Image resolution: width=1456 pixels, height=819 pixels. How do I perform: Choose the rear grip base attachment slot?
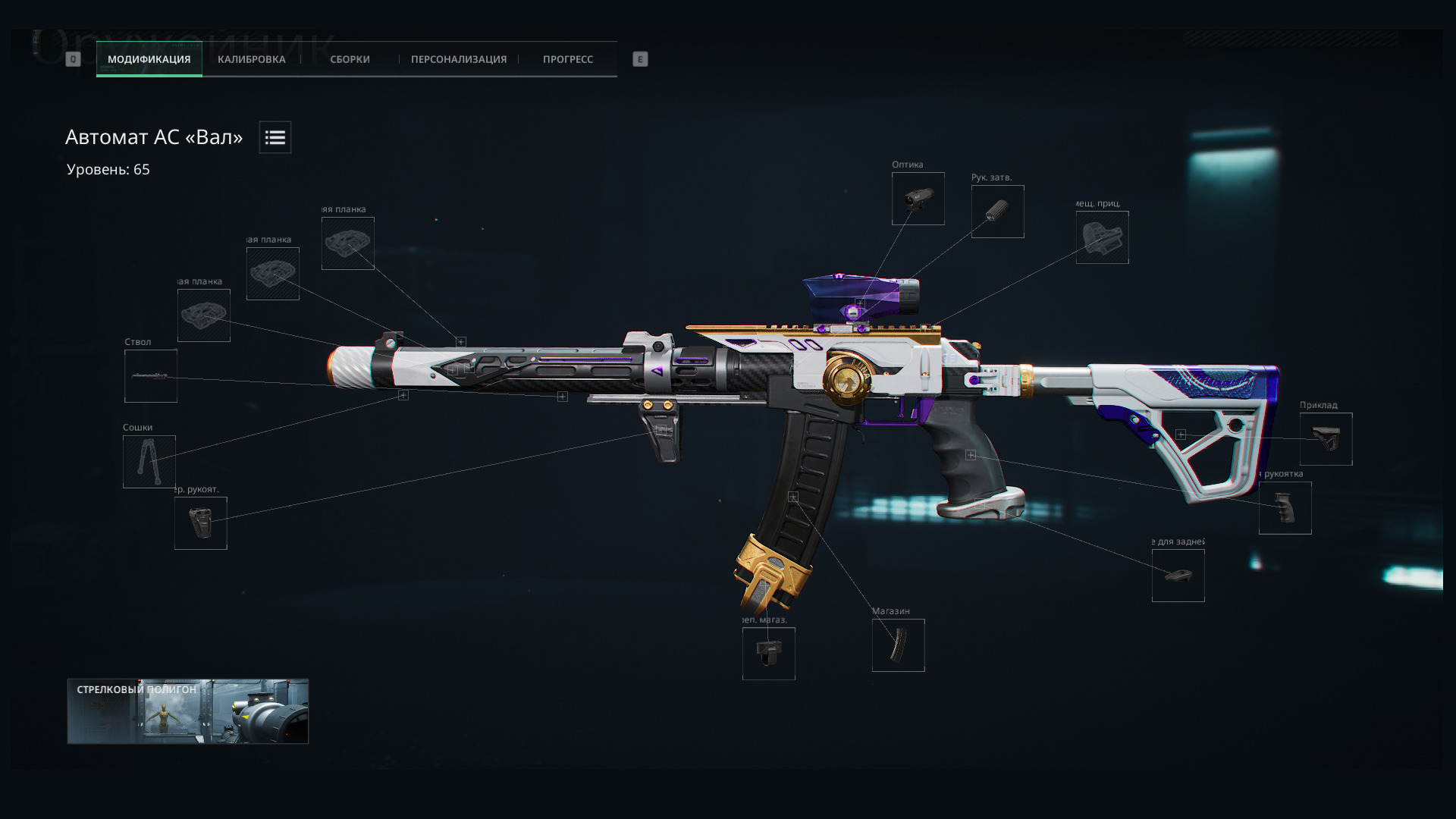pos(1178,576)
